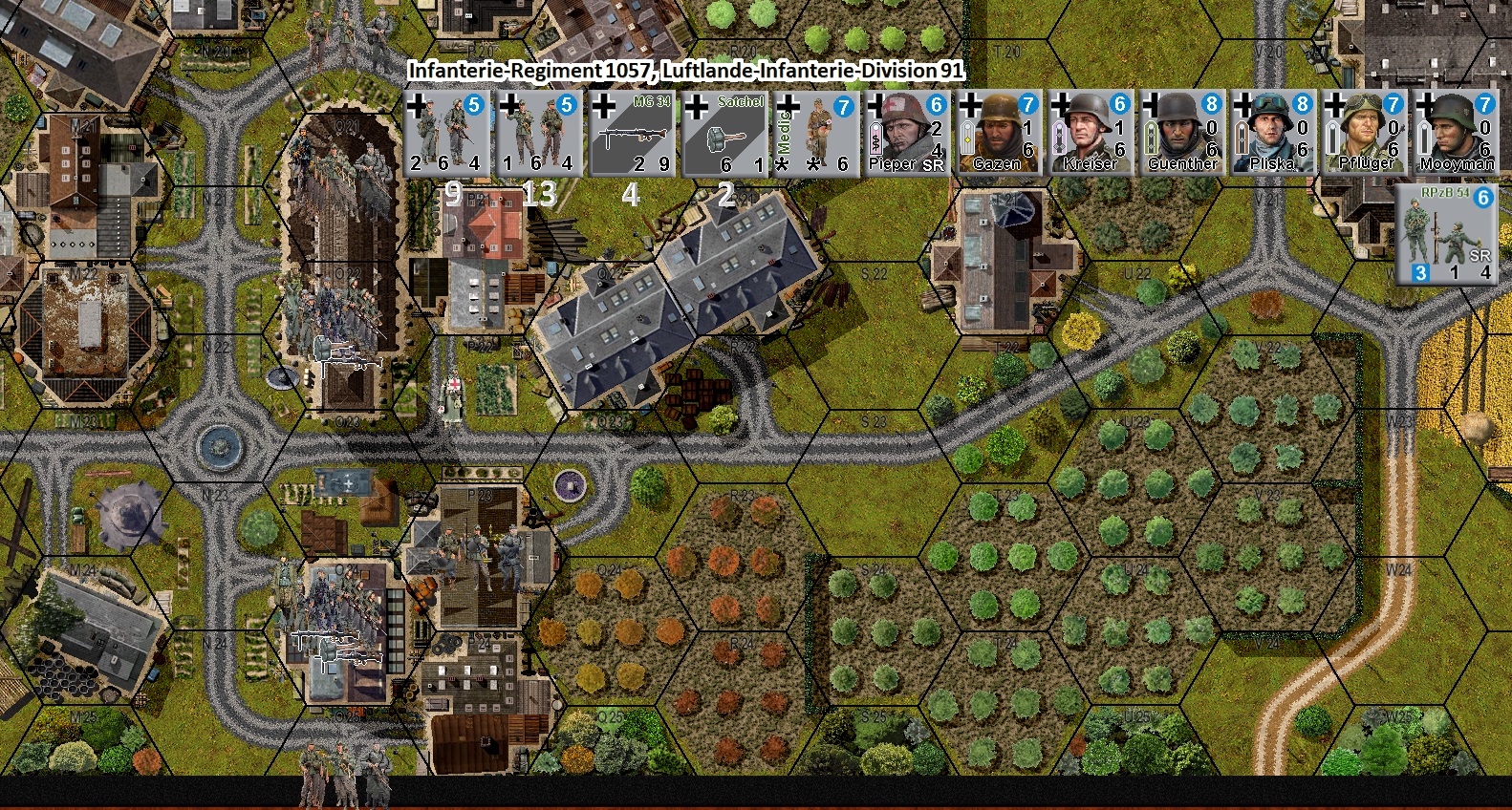Click the Medic unit counter
The width and height of the screenshot is (1512, 810).
click(817, 134)
